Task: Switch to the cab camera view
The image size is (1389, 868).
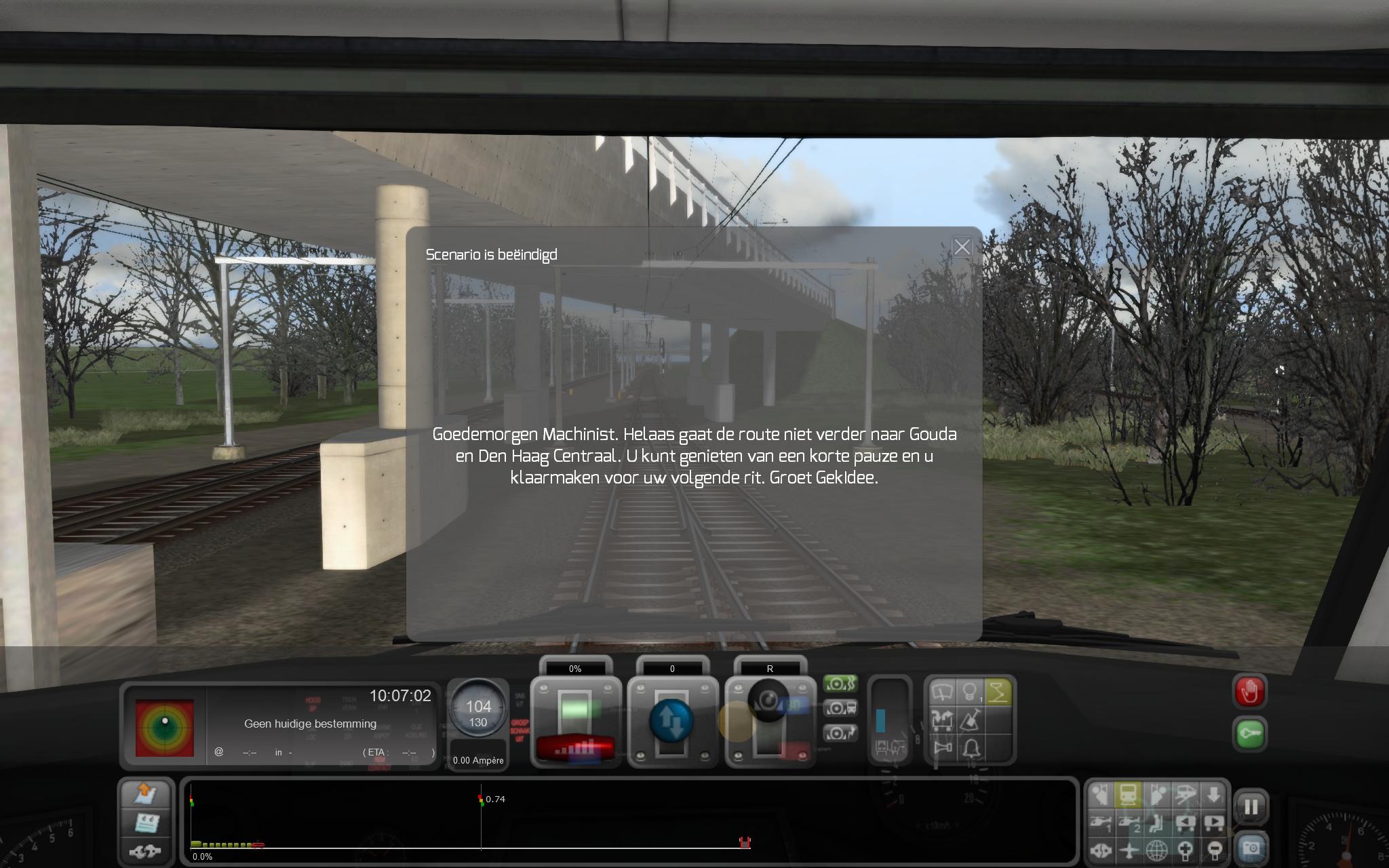Action: pyautogui.click(x=1129, y=794)
